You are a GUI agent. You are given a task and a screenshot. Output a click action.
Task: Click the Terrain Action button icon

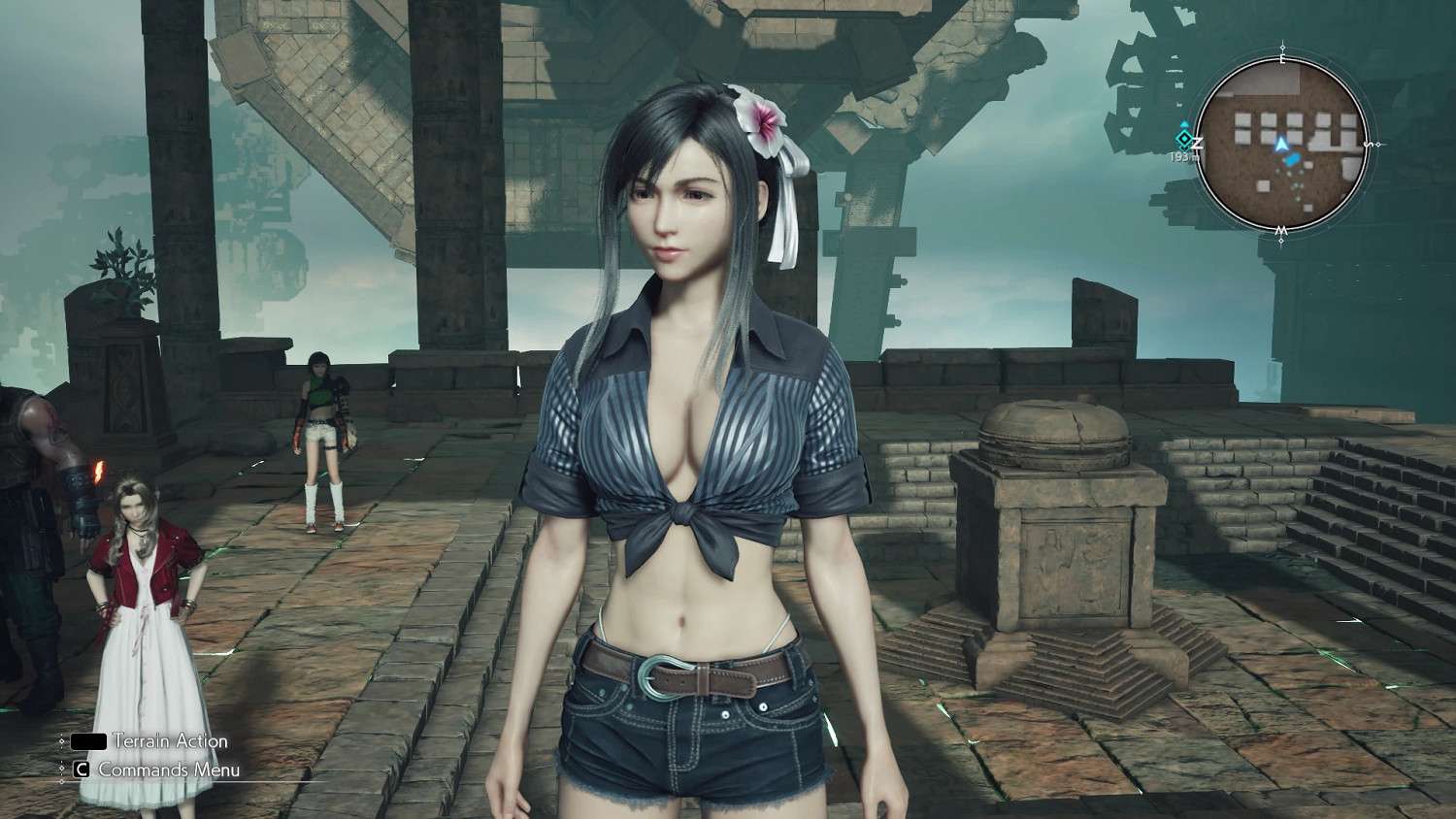coord(89,740)
